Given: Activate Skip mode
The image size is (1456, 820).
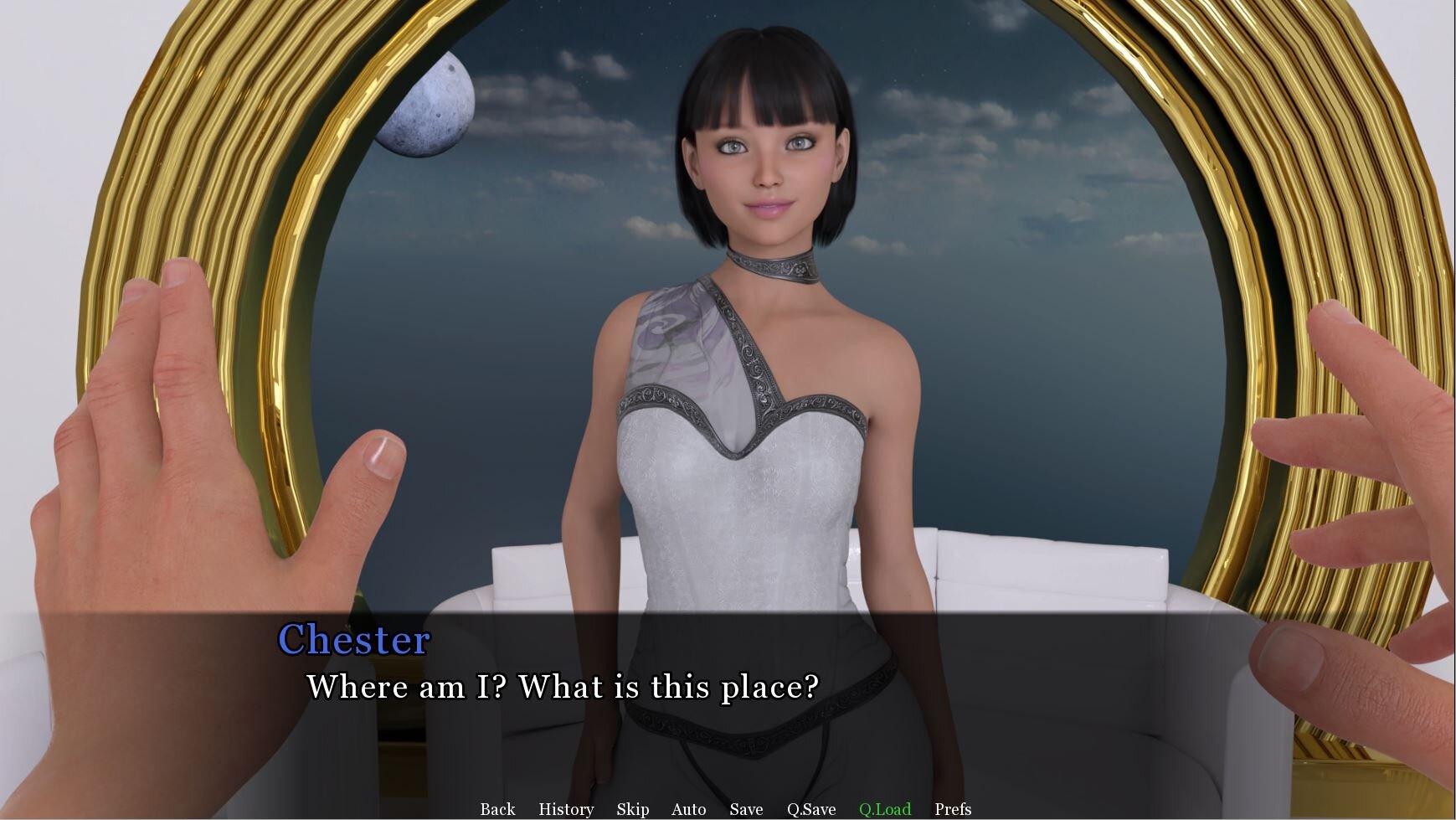Looking at the screenshot, I should click(632, 809).
